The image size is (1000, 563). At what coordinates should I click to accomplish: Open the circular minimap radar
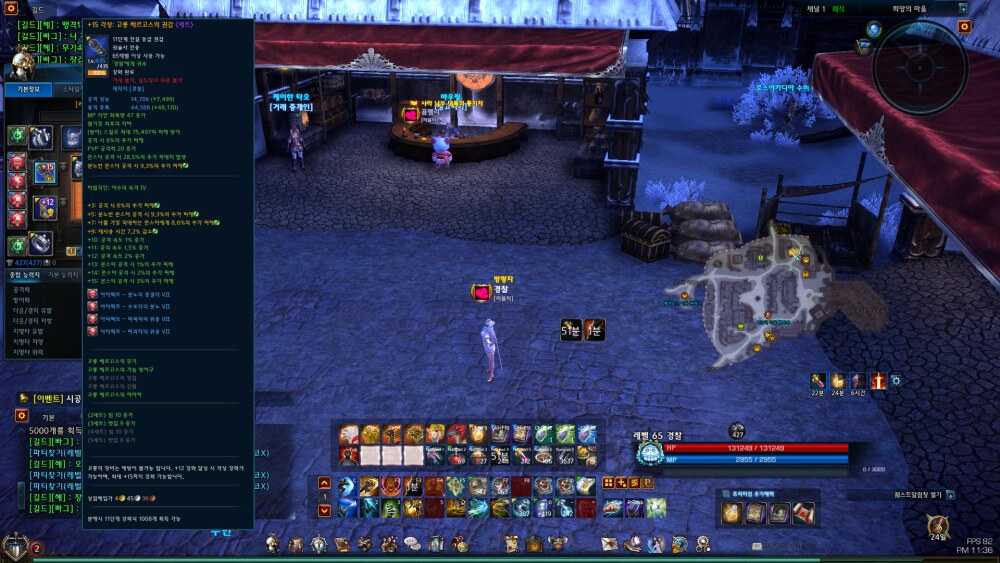click(x=919, y=66)
